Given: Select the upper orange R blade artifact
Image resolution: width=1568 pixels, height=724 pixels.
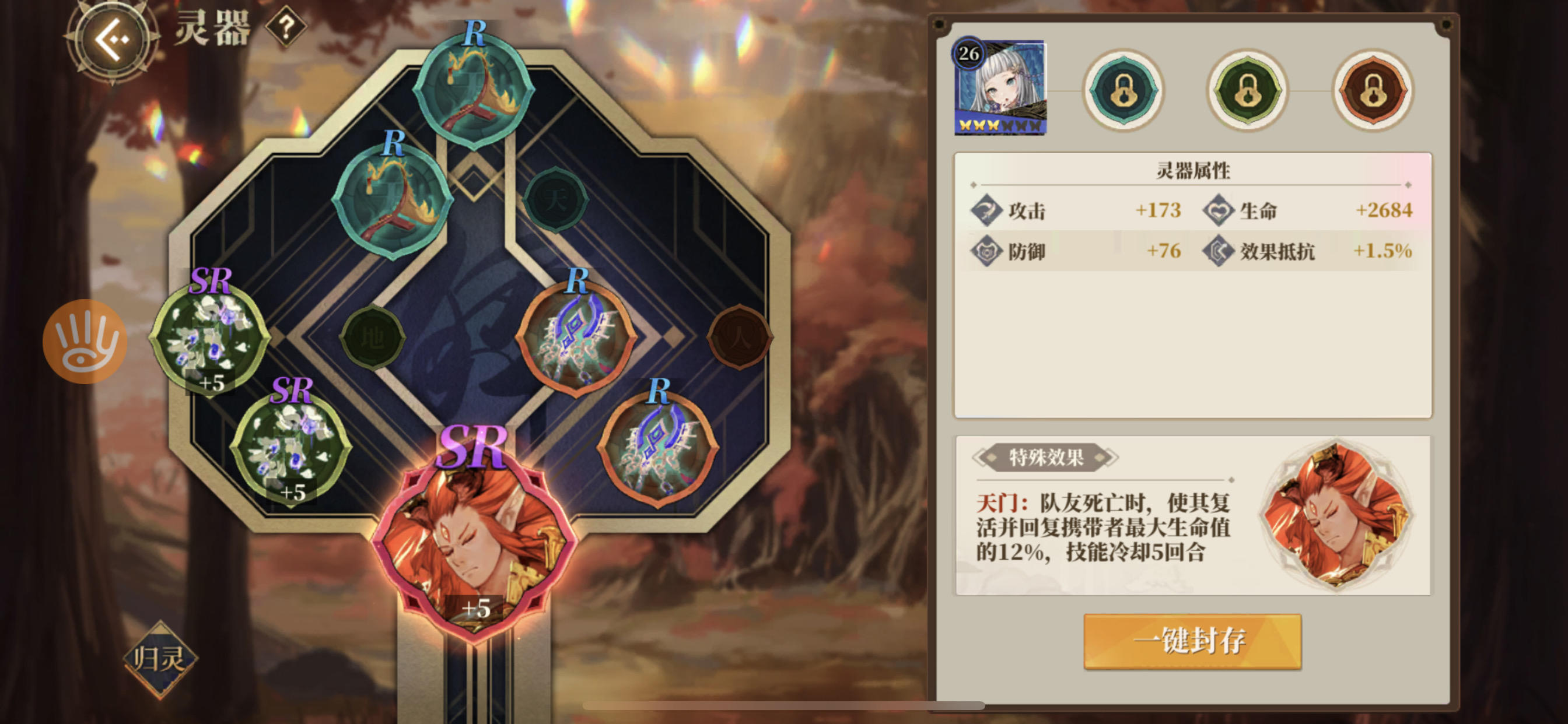Looking at the screenshot, I should tap(577, 338).
